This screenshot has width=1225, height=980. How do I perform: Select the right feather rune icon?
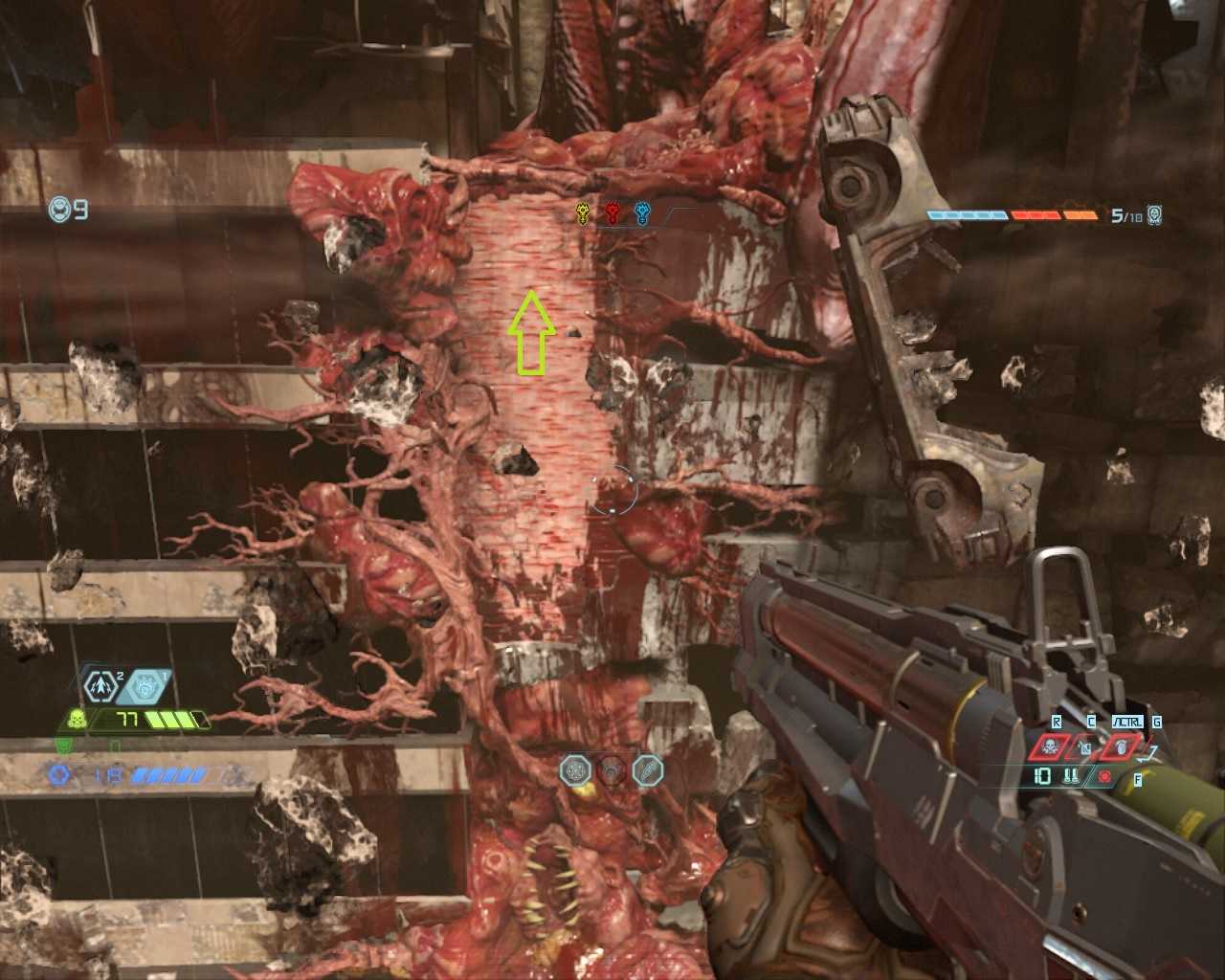(648, 769)
